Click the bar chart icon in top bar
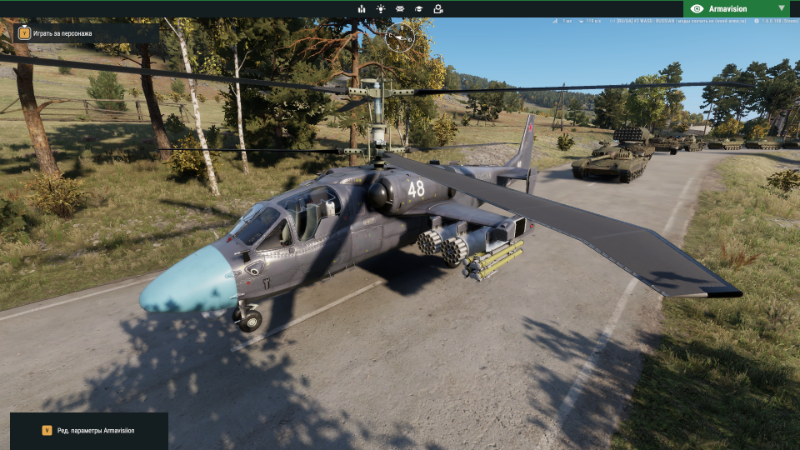Viewport: 800px width, 450px height. pyautogui.click(x=361, y=9)
